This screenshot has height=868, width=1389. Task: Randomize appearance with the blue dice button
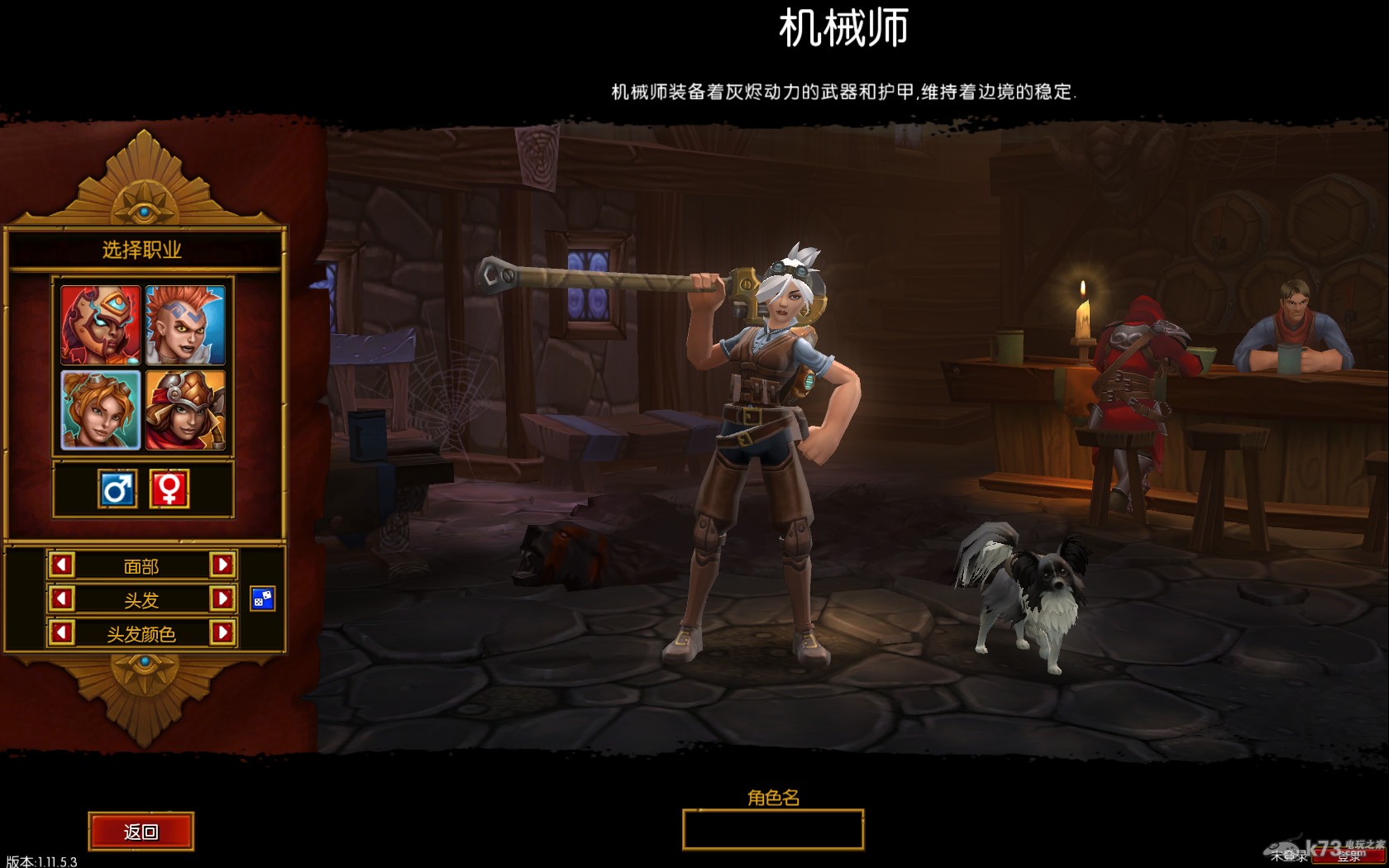(x=262, y=599)
